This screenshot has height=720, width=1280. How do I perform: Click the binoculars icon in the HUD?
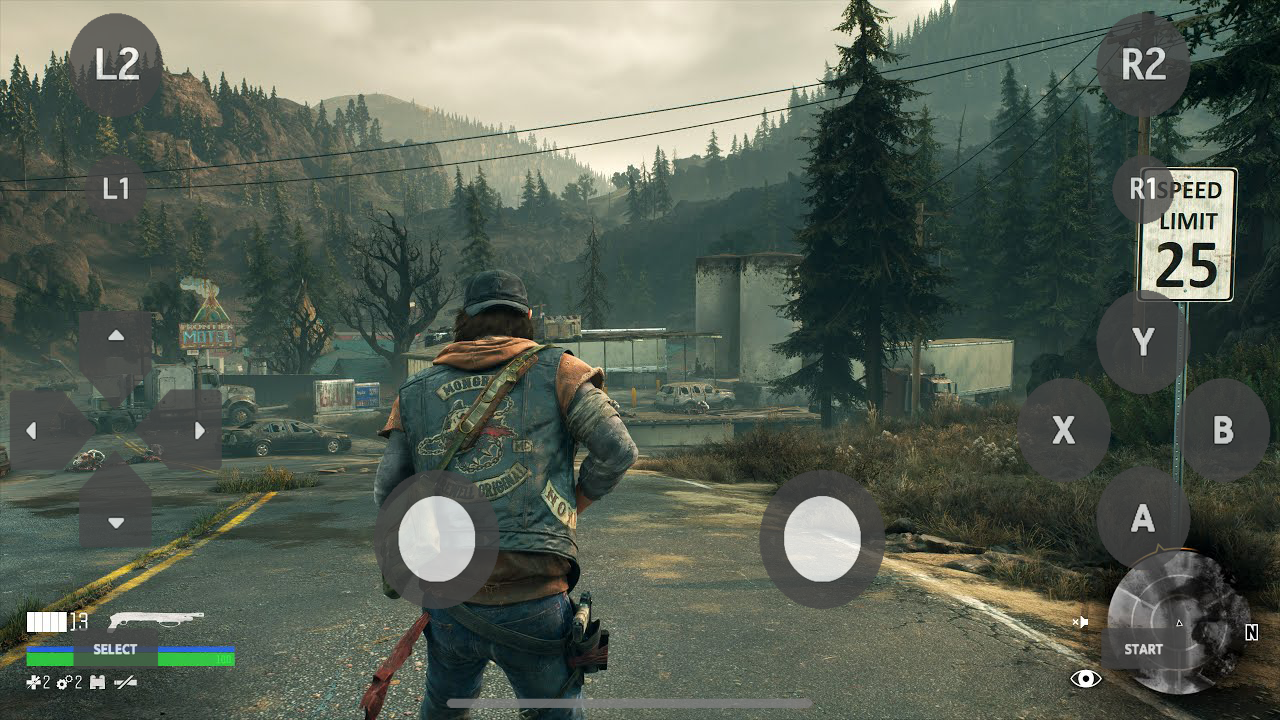tap(95, 682)
